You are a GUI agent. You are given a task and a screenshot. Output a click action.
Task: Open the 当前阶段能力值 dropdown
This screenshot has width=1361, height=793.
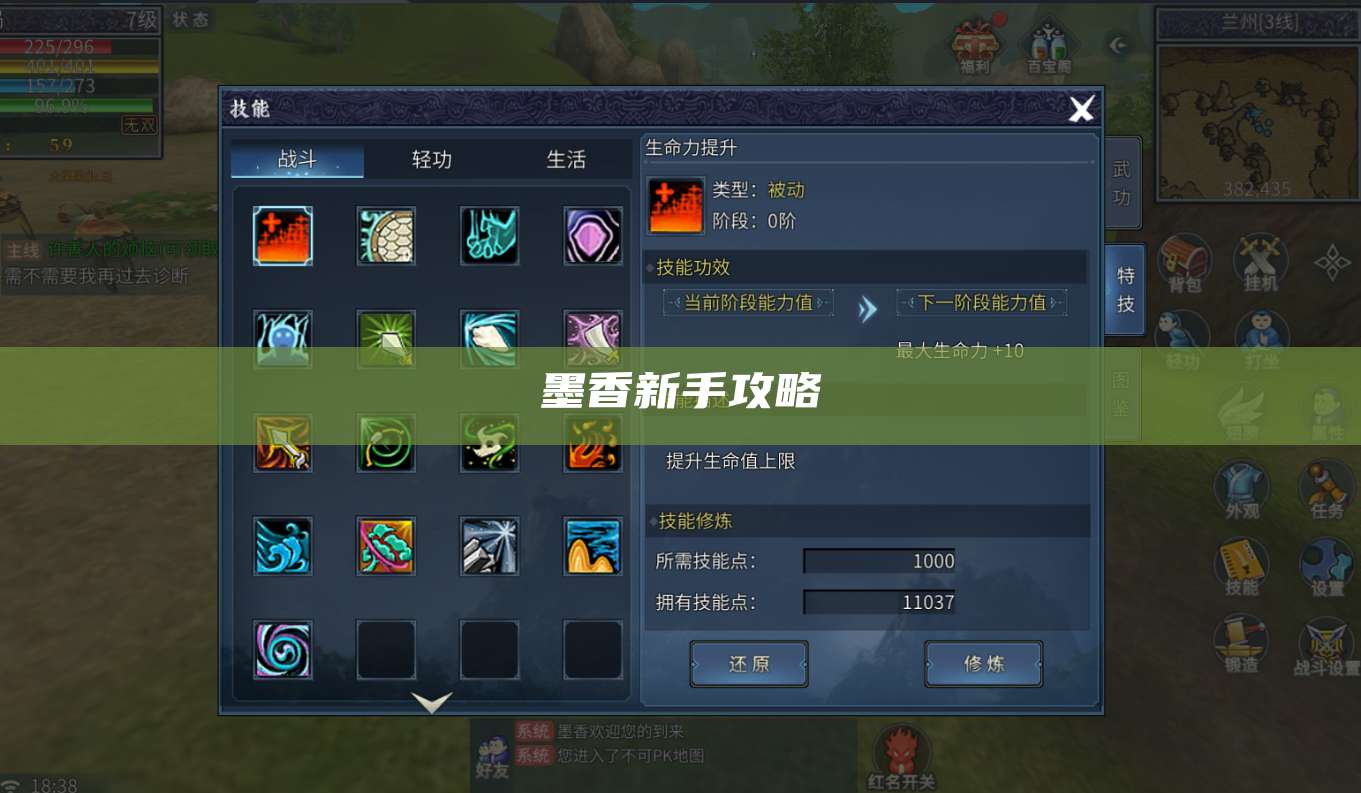point(748,302)
